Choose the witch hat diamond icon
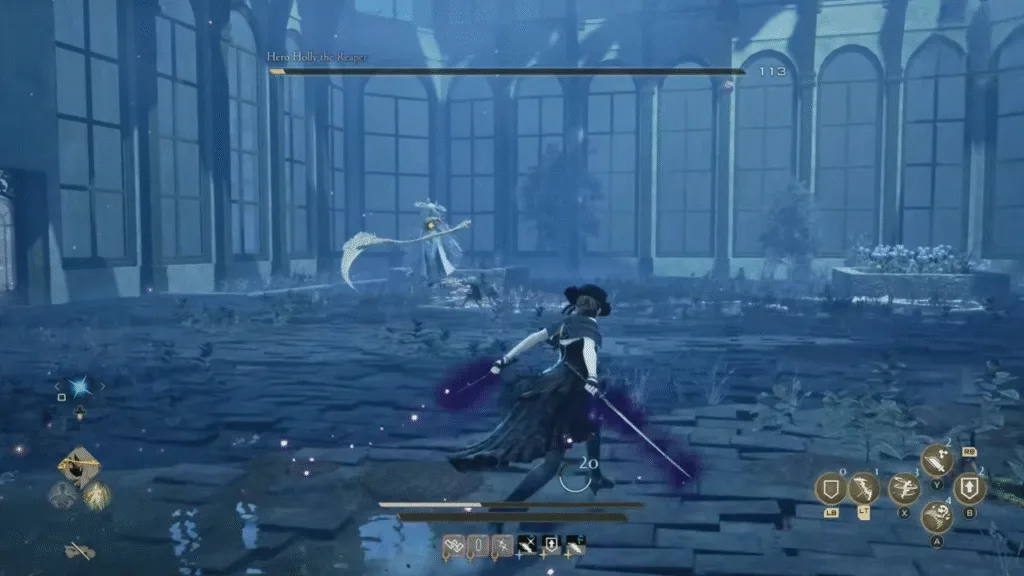 point(78,466)
